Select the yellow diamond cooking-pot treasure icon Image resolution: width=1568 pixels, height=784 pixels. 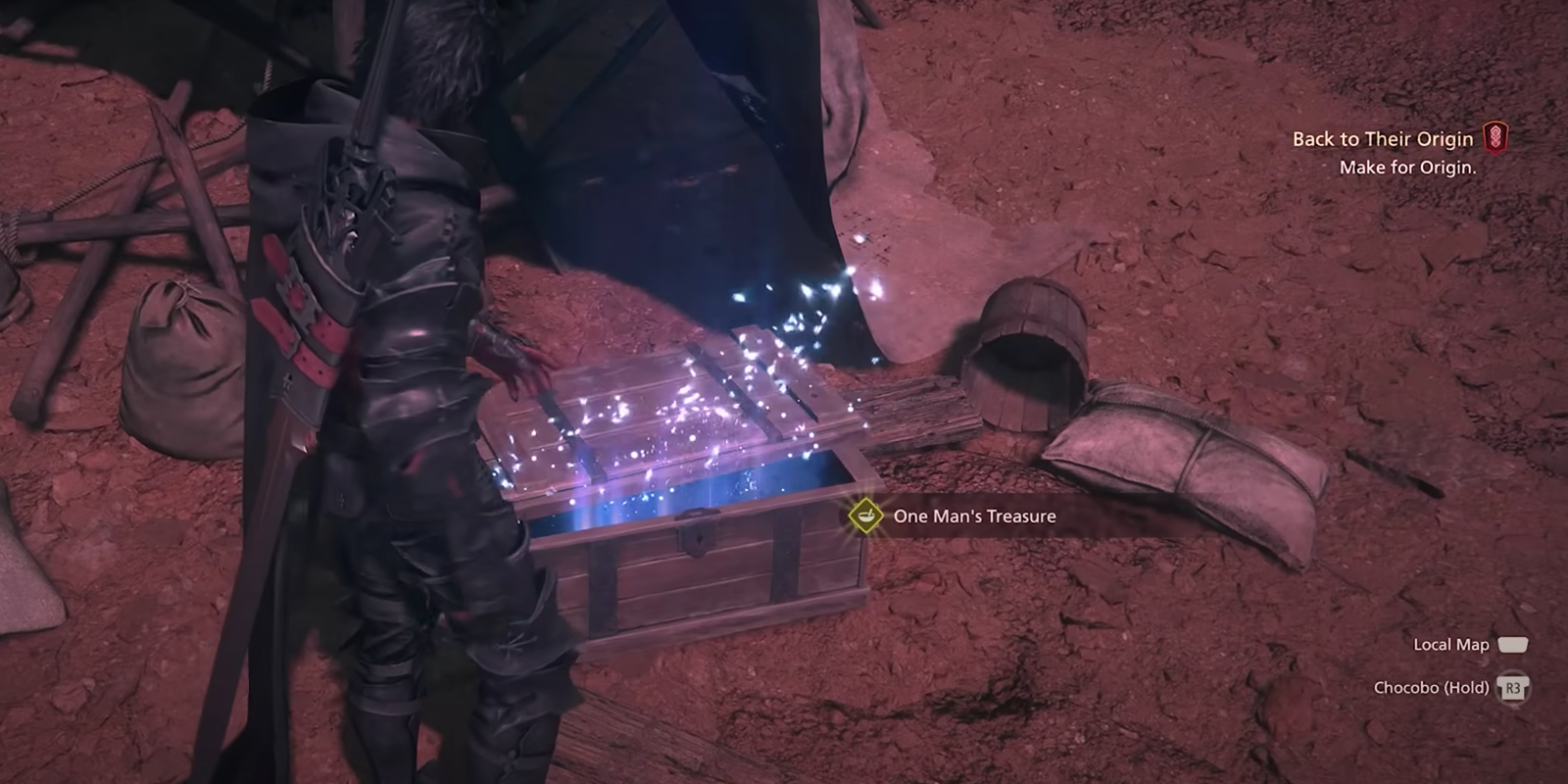click(x=866, y=515)
